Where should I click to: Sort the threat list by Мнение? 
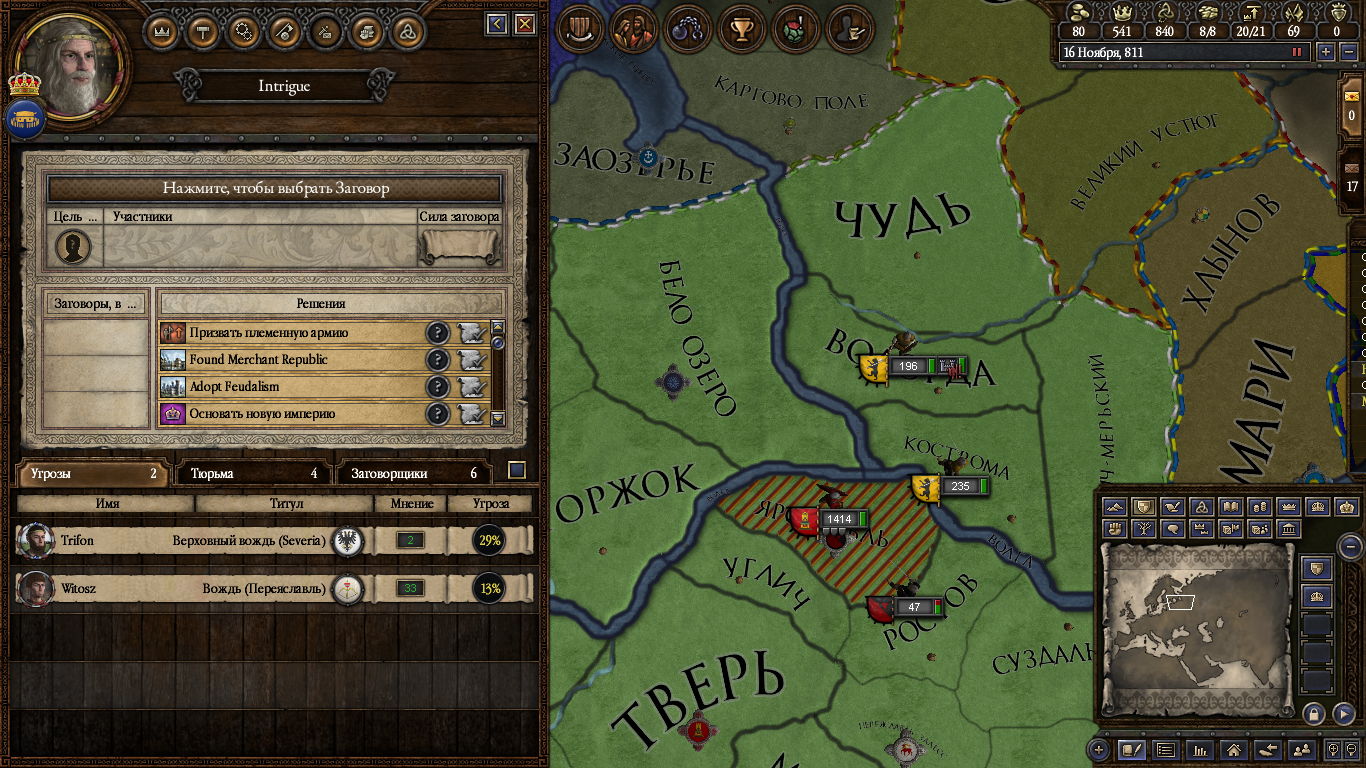410,504
